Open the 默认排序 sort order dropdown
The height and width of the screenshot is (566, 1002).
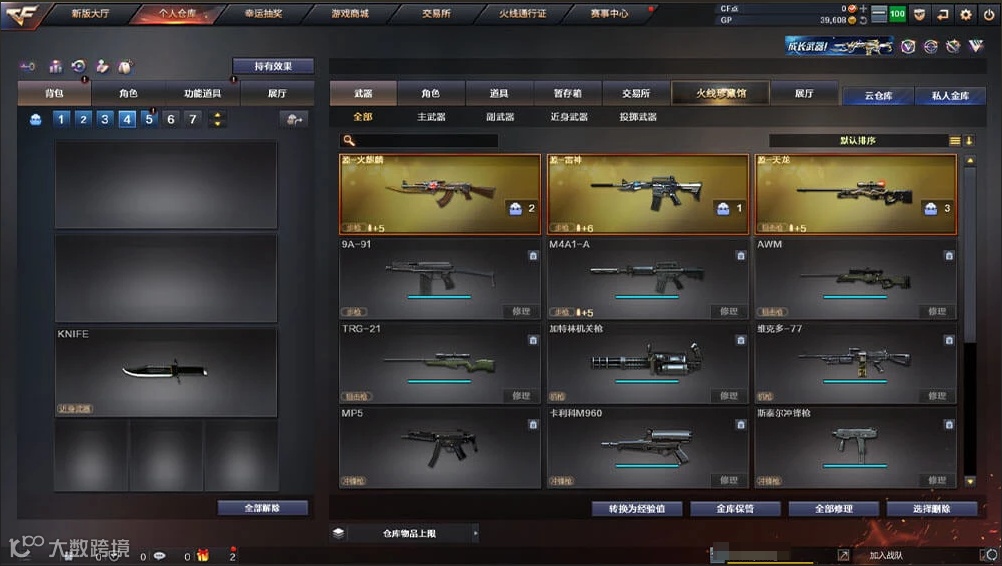coord(857,141)
